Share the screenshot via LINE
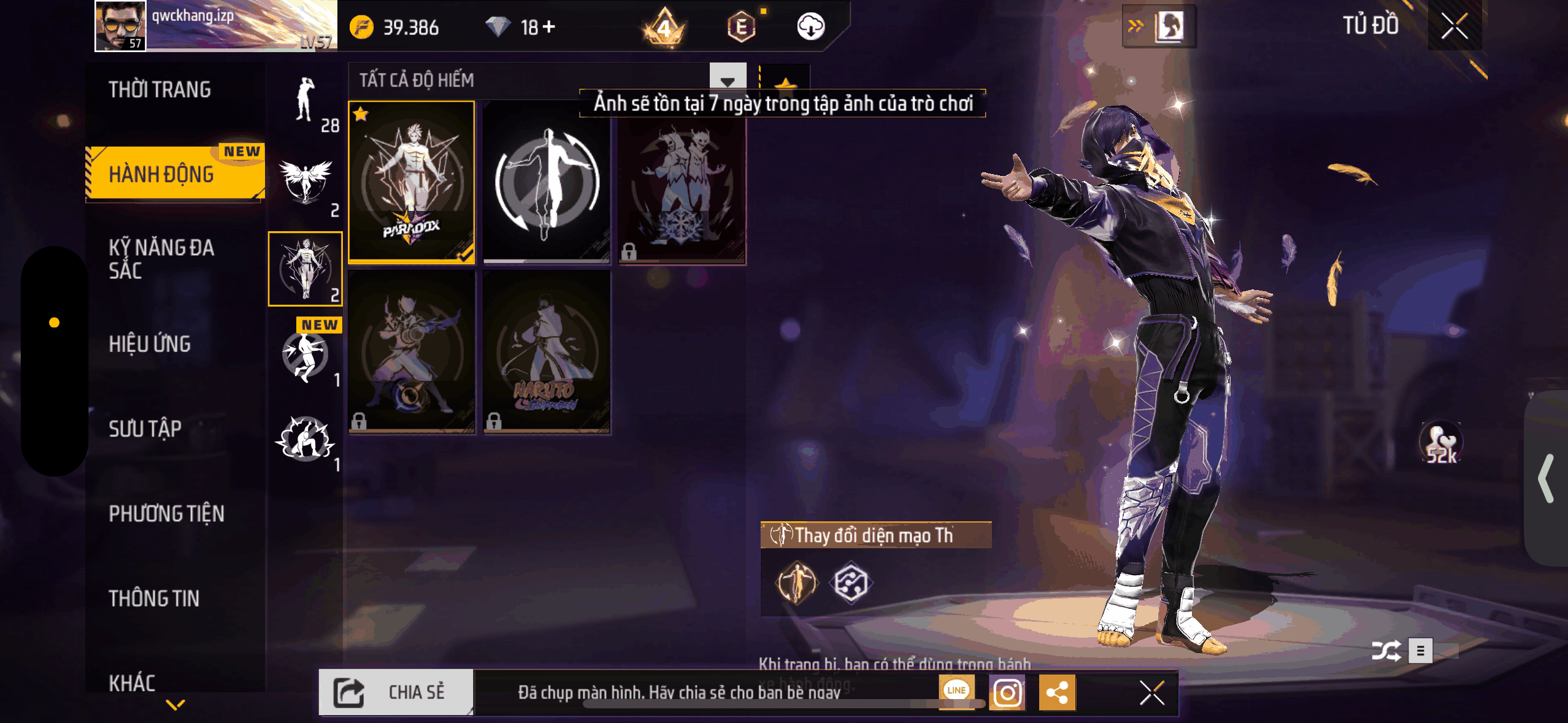This screenshot has width=1568, height=723. tap(956, 690)
